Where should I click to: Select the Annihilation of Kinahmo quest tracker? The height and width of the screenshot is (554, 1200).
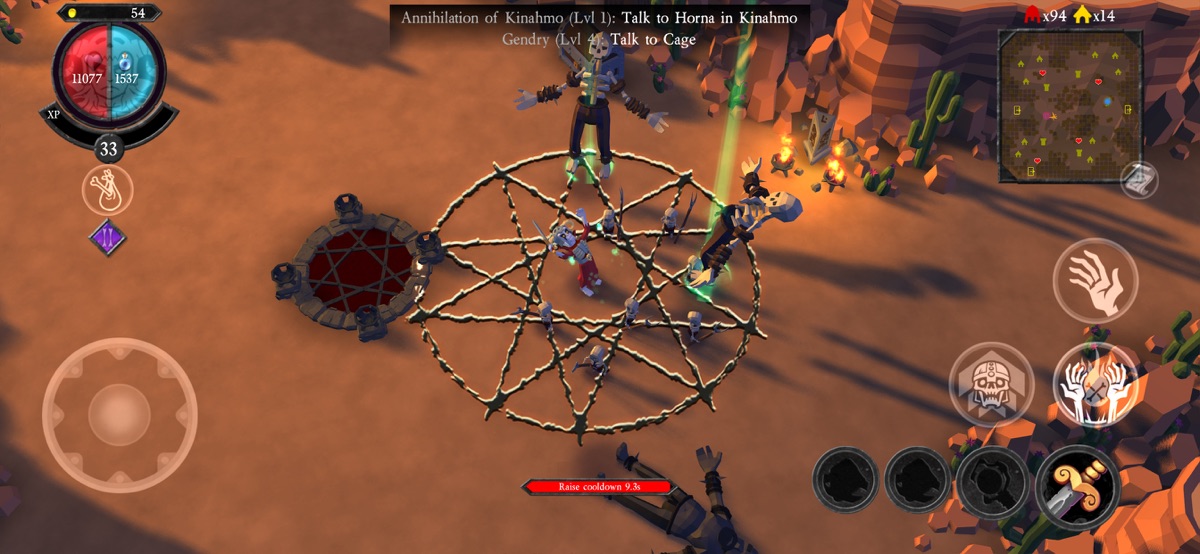coord(599,18)
